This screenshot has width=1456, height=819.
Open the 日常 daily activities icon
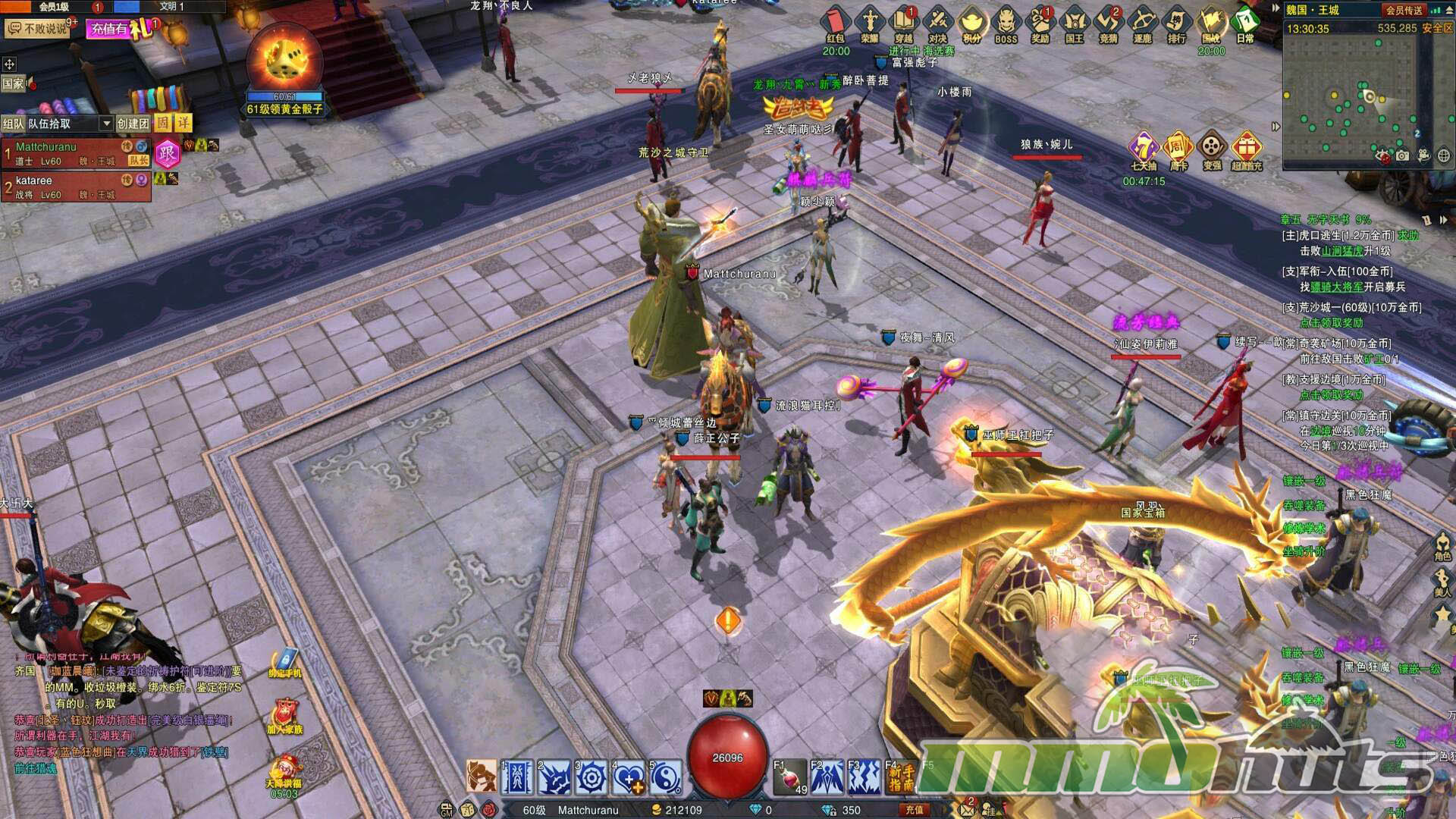click(1245, 24)
